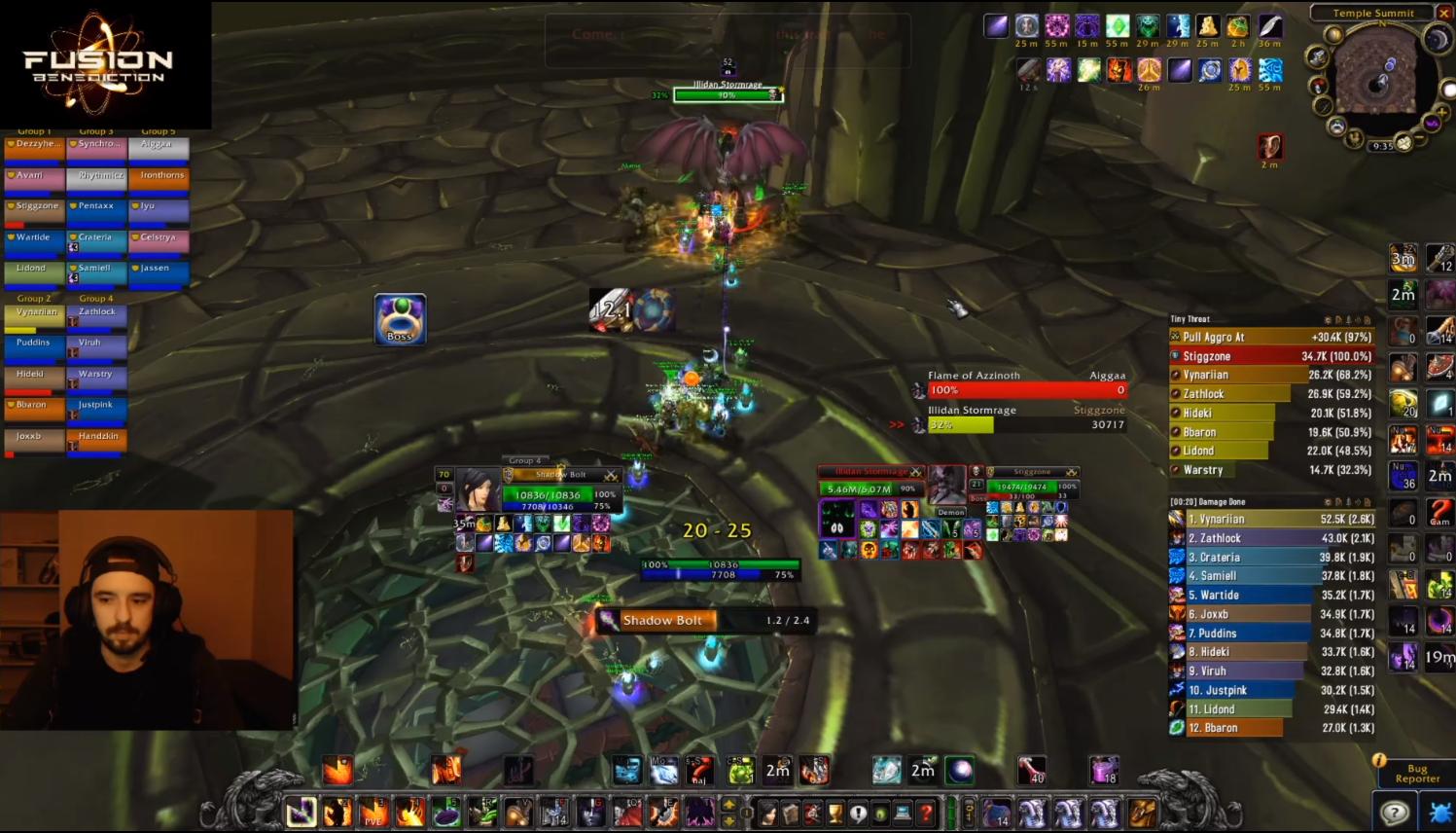Screen dimensions: 1456x833
Task: Select Stiggzone row in Tiny Threat
Action: point(1271,356)
